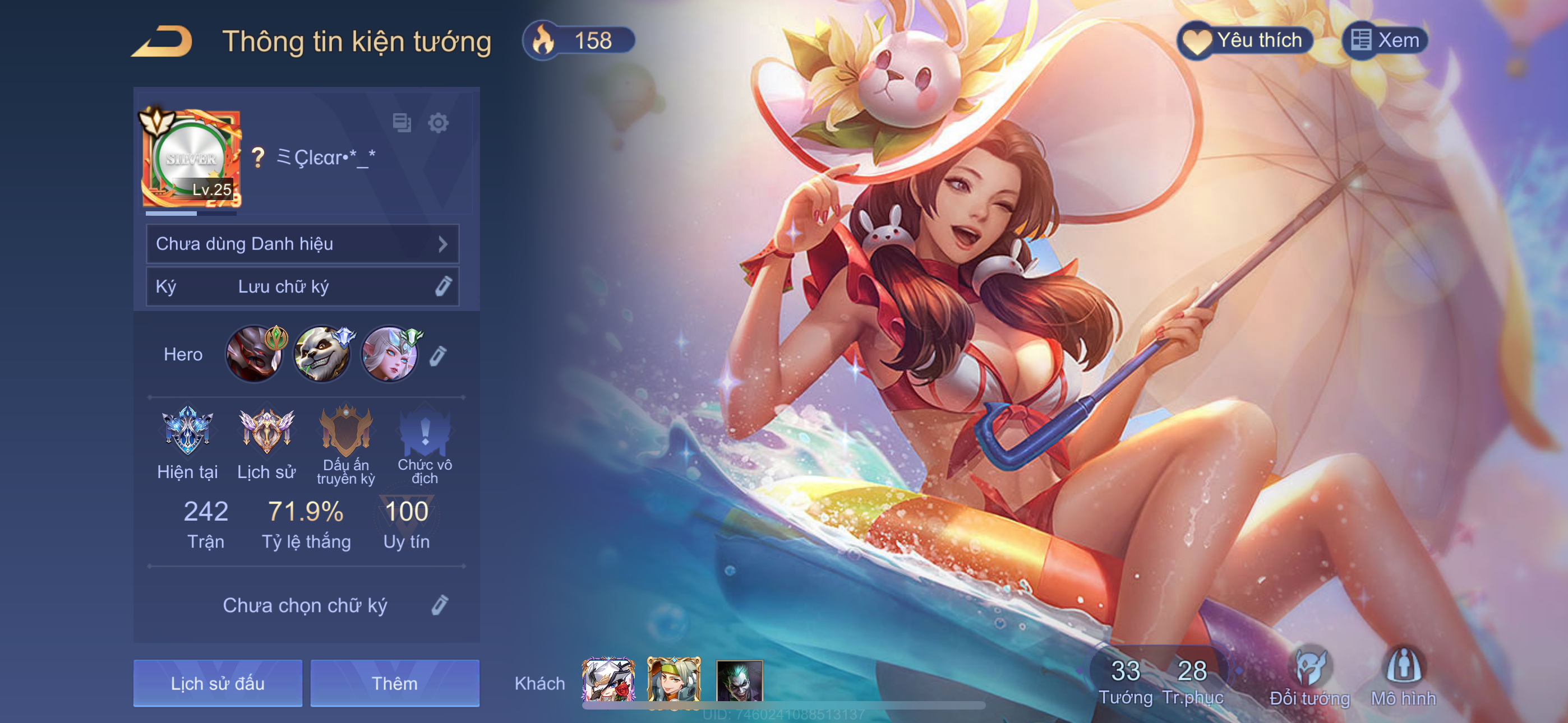Open Đổi tướng hero swap
The image size is (1568, 723).
pos(1309,676)
